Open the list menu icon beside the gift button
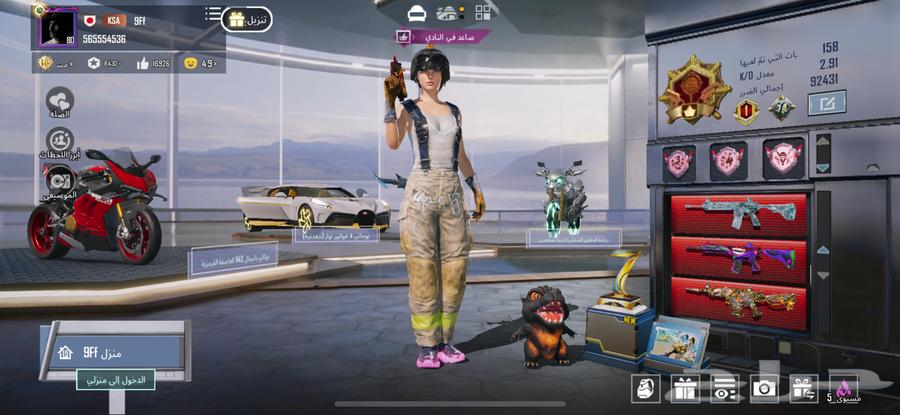 click(213, 14)
